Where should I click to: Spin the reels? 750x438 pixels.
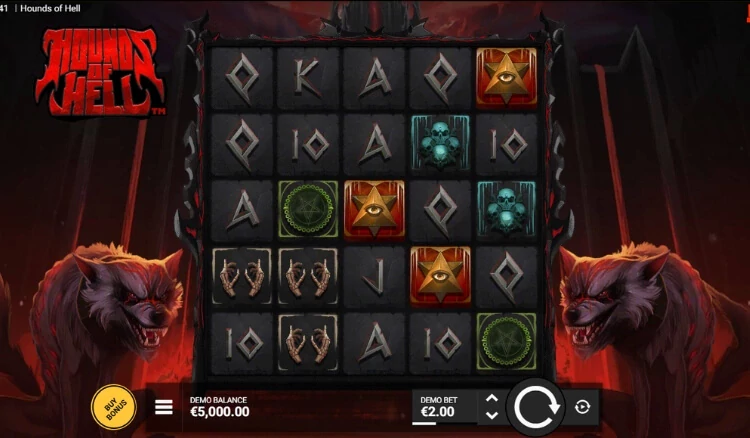point(535,407)
